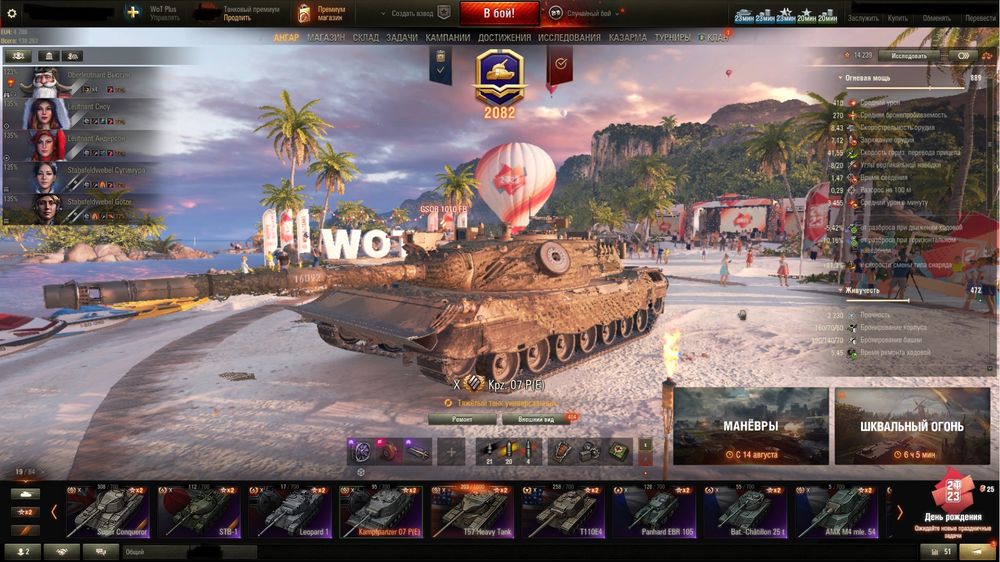Open the ТУРНИРЫ tab
The image size is (1000, 562).
[x=672, y=38]
